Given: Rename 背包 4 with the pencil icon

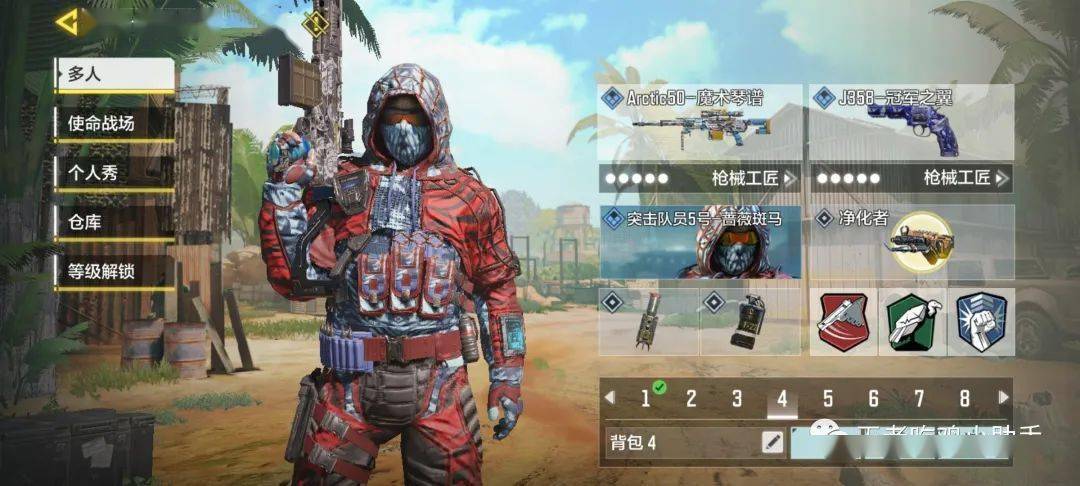Looking at the screenshot, I should (x=772, y=441).
